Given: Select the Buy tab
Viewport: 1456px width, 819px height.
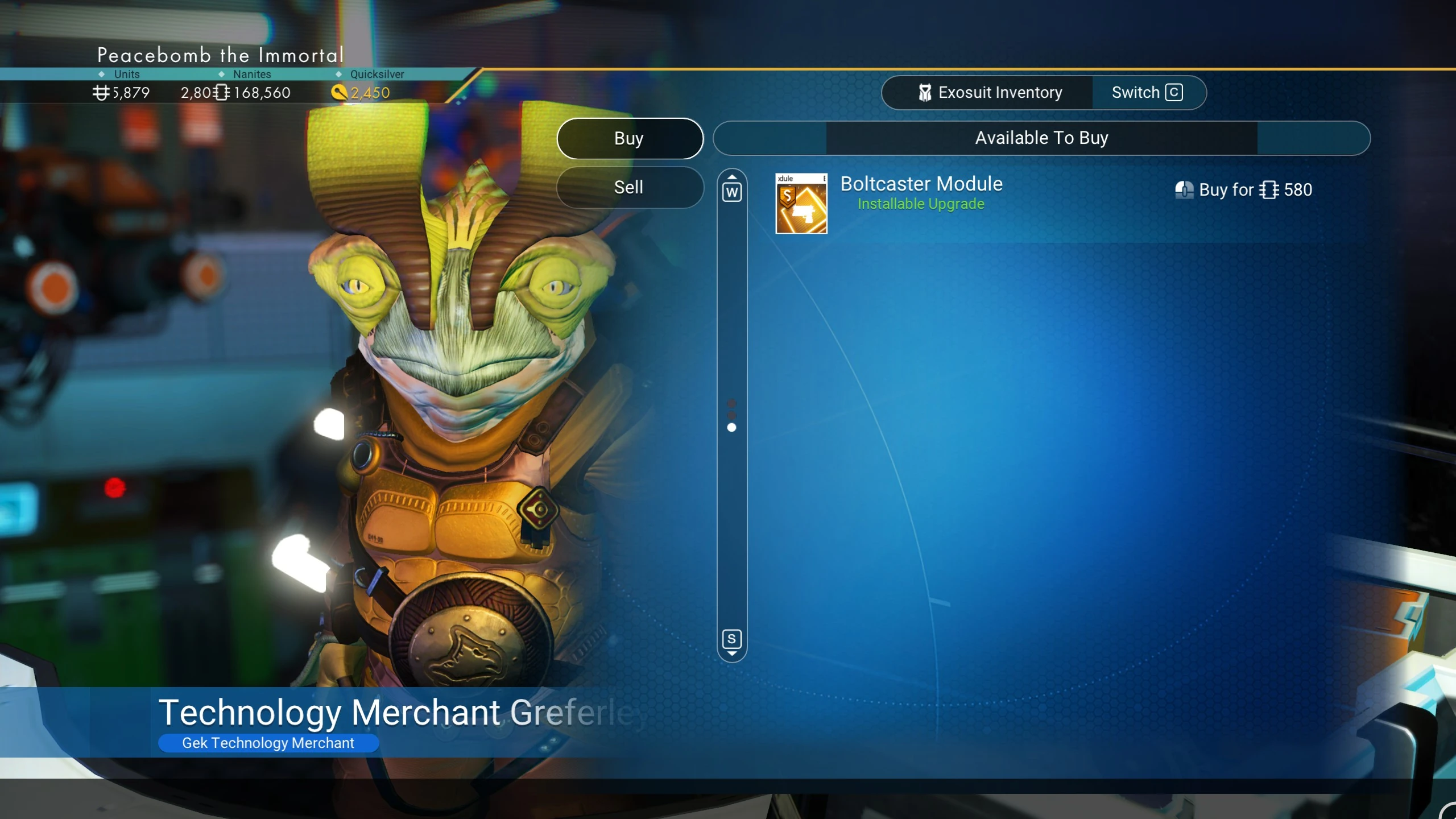Looking at the screenshot, I should tap(630, 138).
